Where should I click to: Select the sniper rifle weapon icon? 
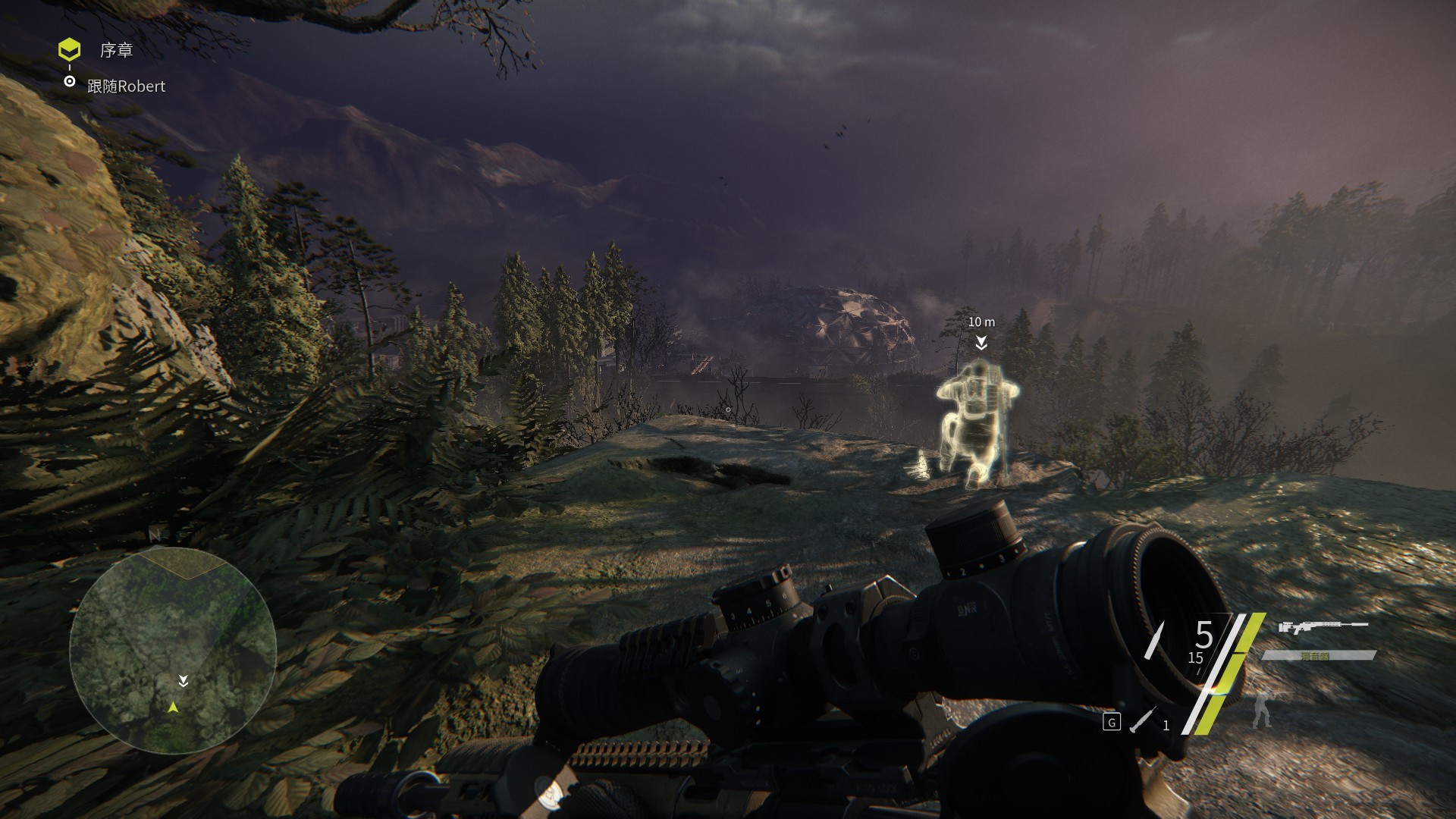click(1323, 627)
